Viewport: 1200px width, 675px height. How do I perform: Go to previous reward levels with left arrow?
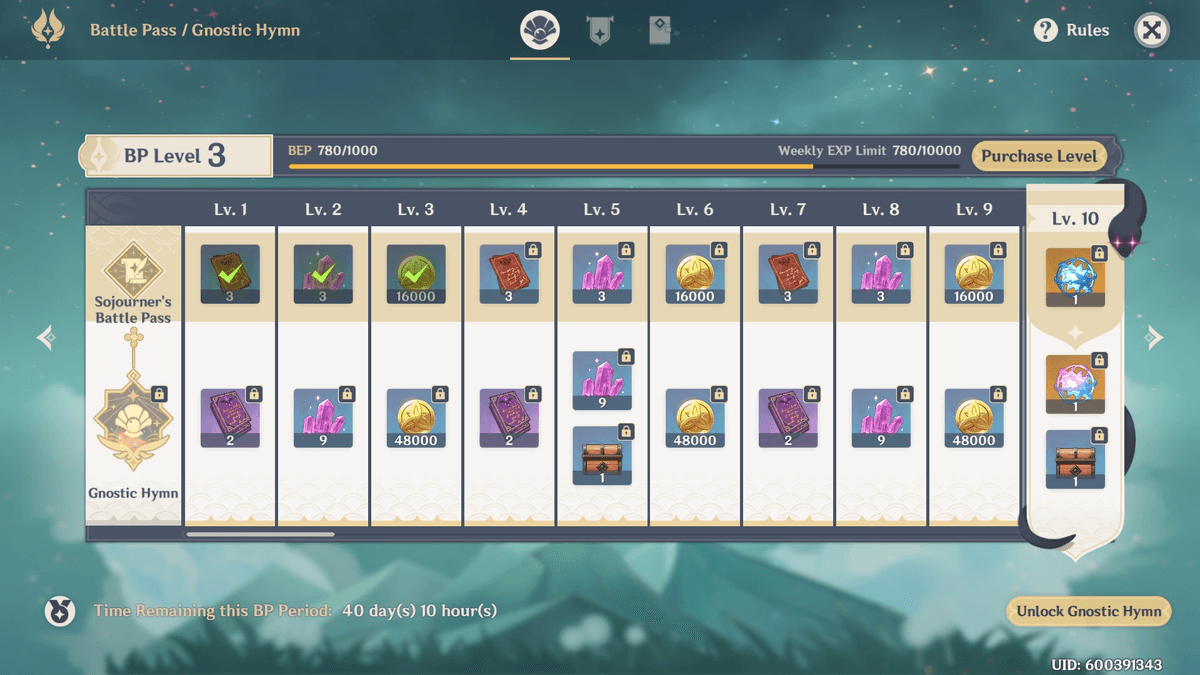pyautogui.click(x=46, y=337)
